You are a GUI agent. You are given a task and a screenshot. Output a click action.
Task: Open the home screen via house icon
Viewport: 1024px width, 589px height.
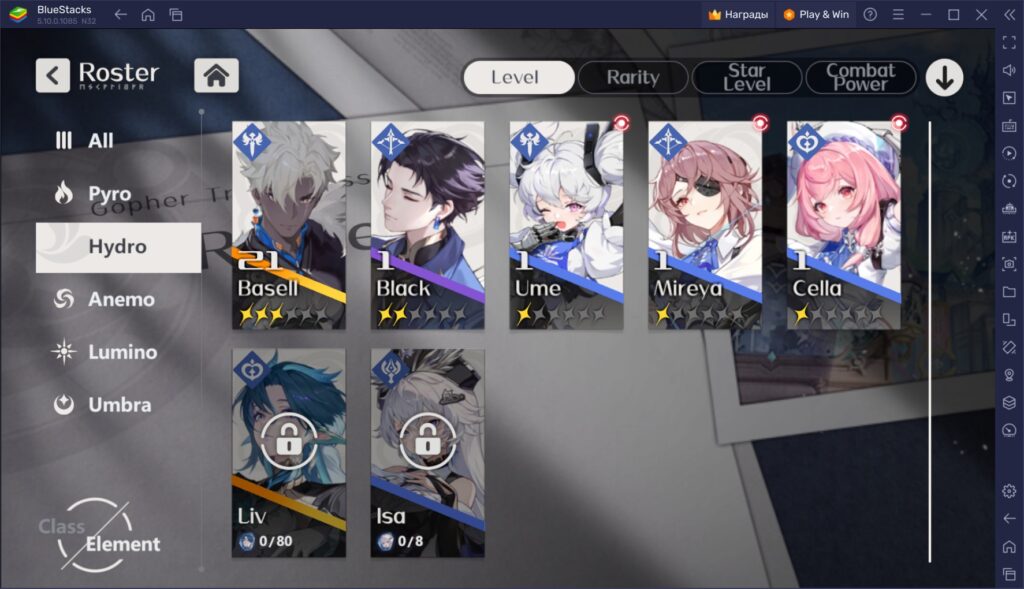[x=216, y=75]
